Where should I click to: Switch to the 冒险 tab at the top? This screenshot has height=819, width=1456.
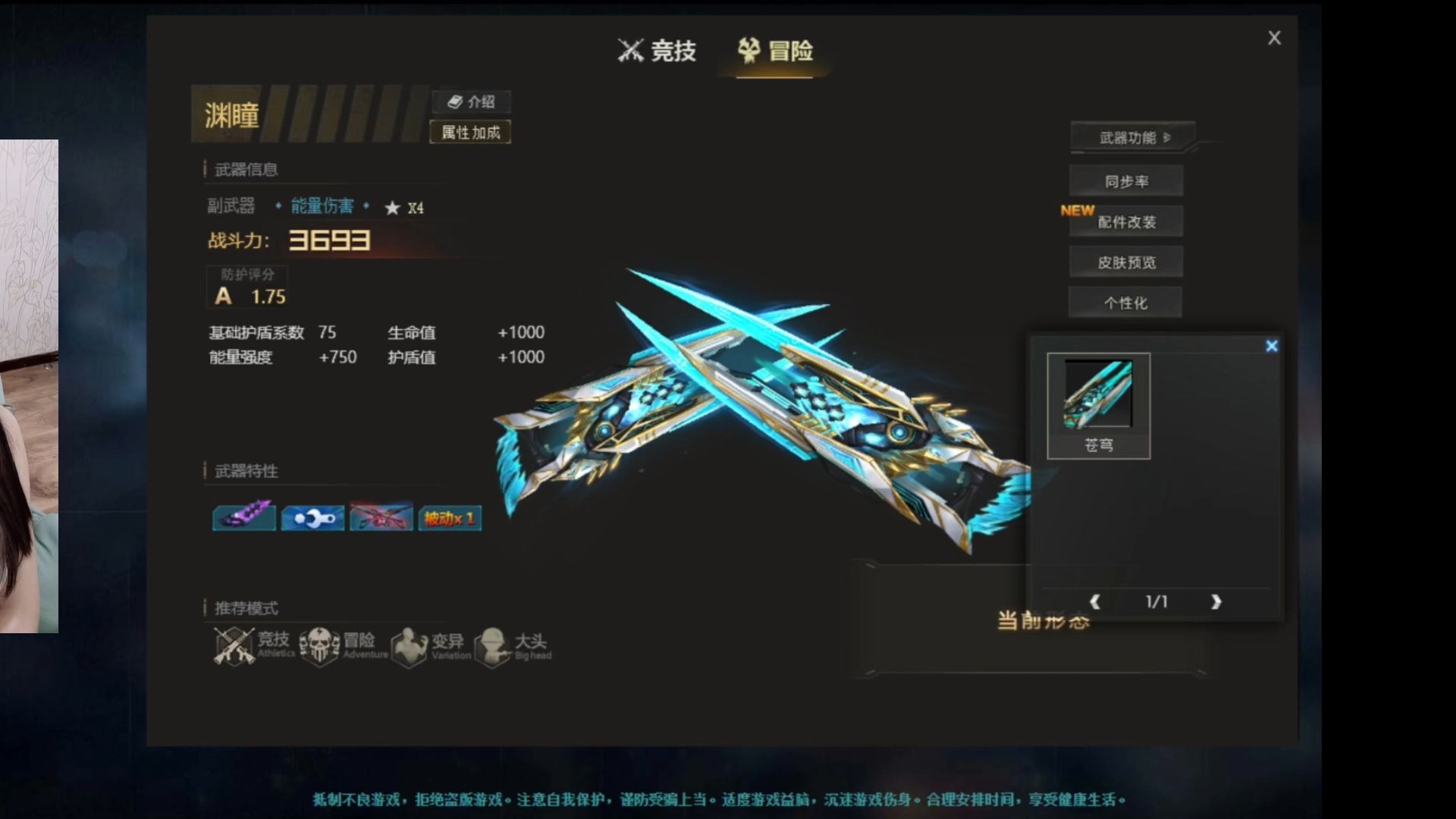[775, 52]
